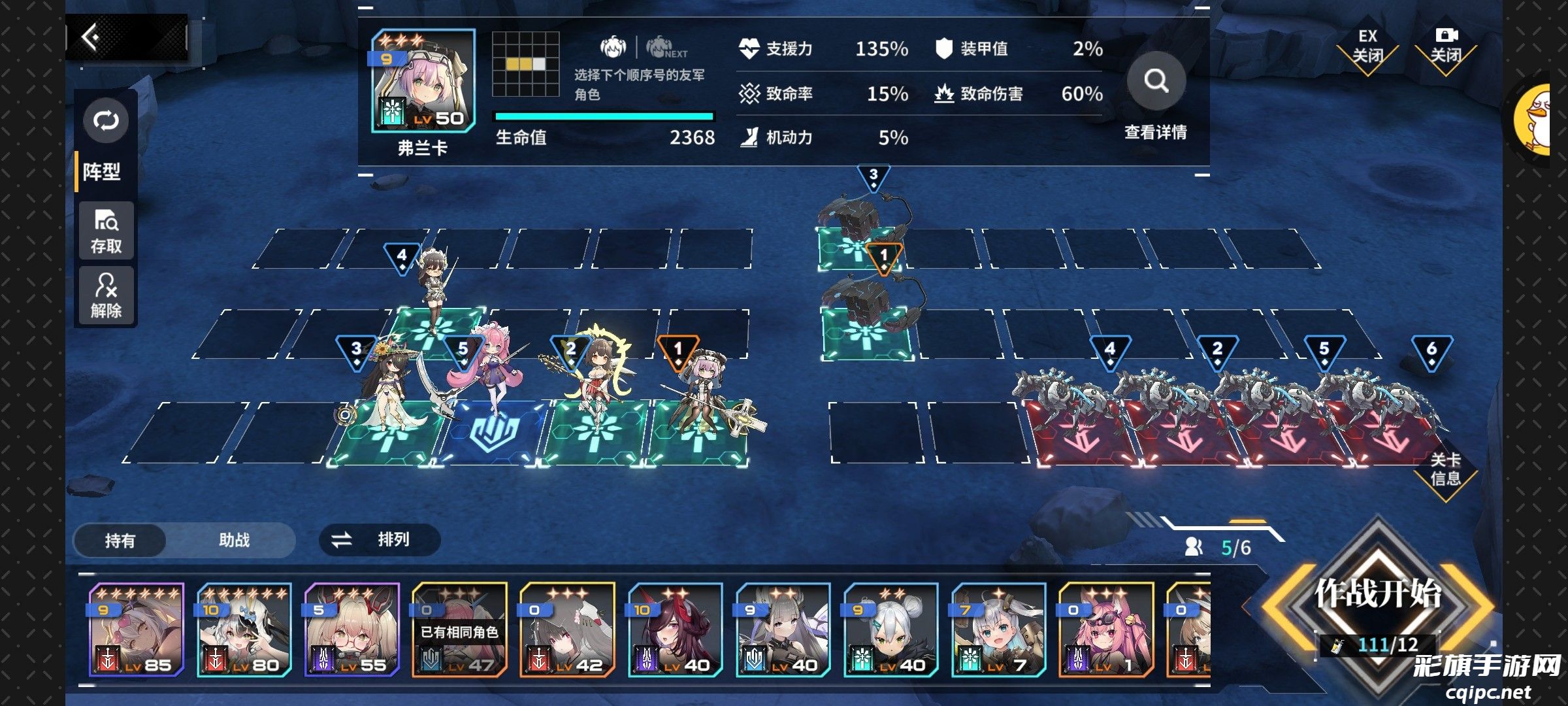Screen dimensions: 1568x706
Task: Select the 阵型 formation tab
Action: click(102, 172)
